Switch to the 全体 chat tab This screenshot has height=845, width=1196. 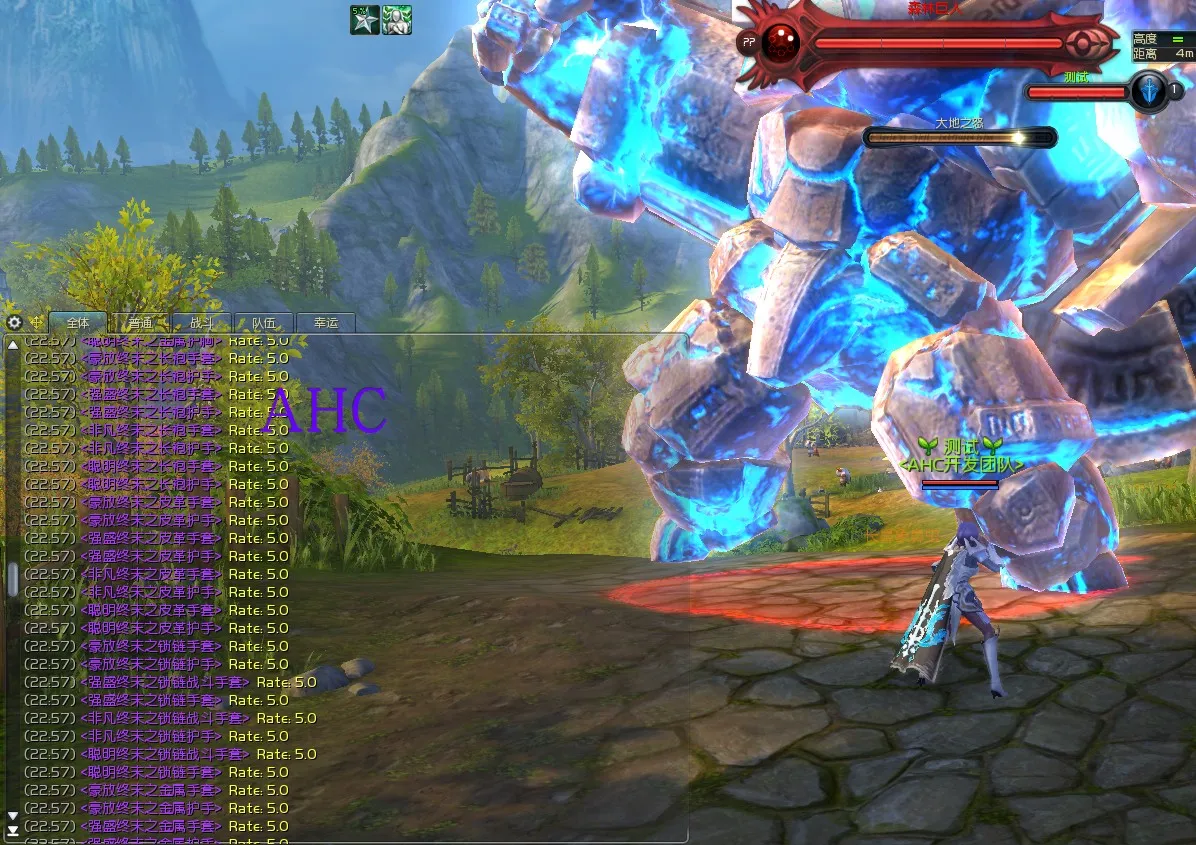click(78, 323)
